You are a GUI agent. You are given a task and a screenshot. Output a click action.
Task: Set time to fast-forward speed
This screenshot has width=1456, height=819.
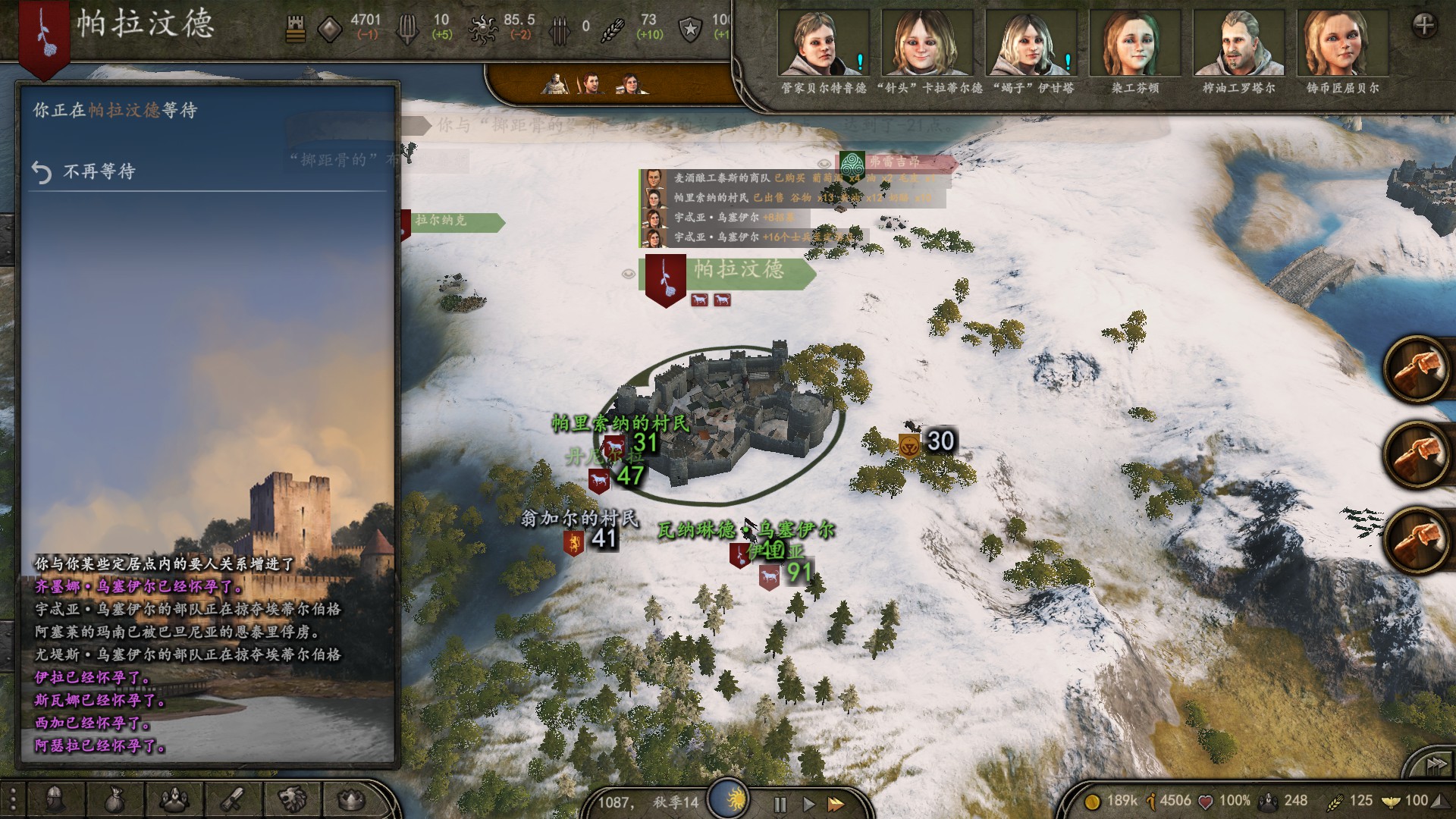pos(836,804)
